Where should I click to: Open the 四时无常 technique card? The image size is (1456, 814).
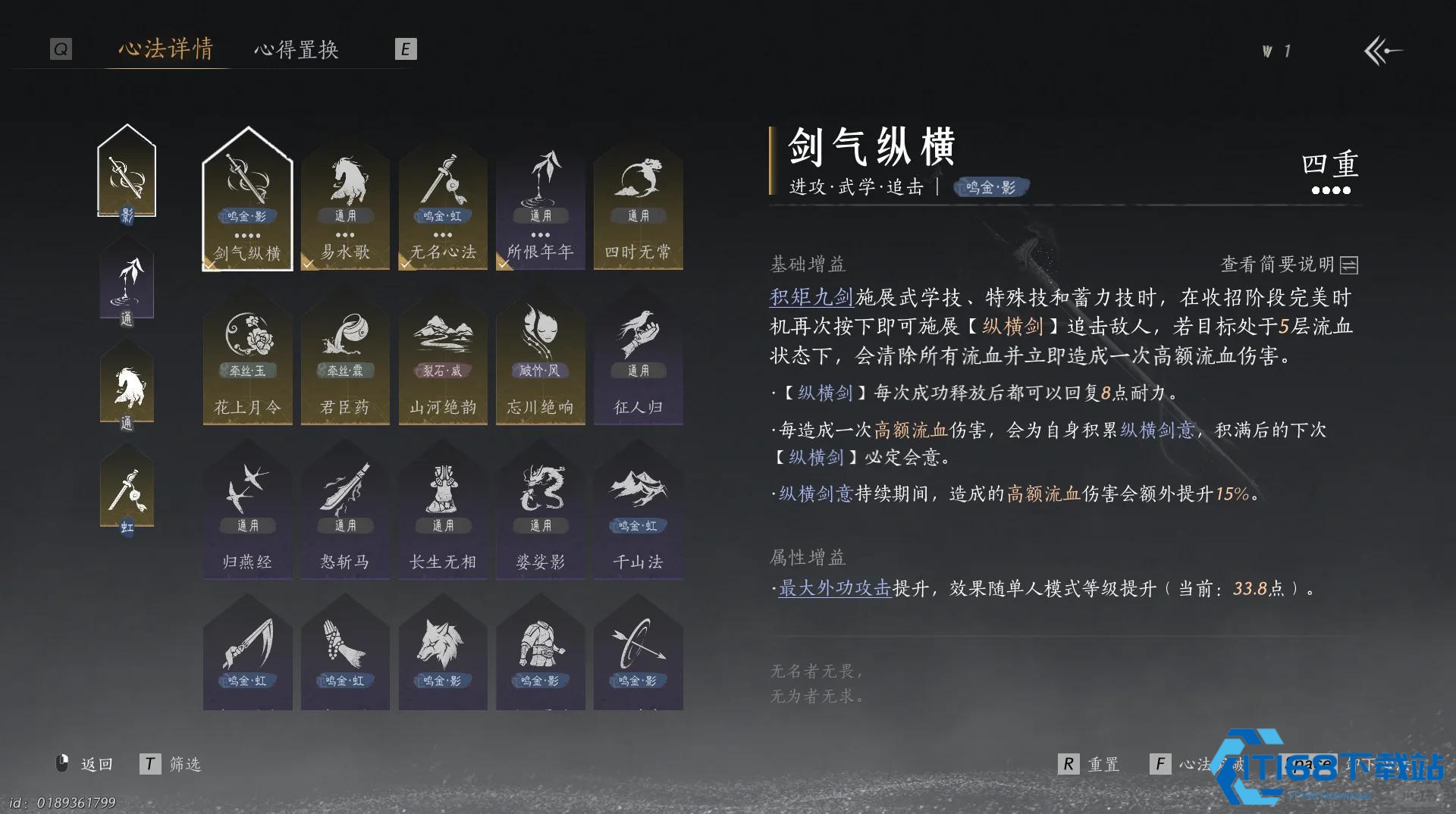point(639,205)
